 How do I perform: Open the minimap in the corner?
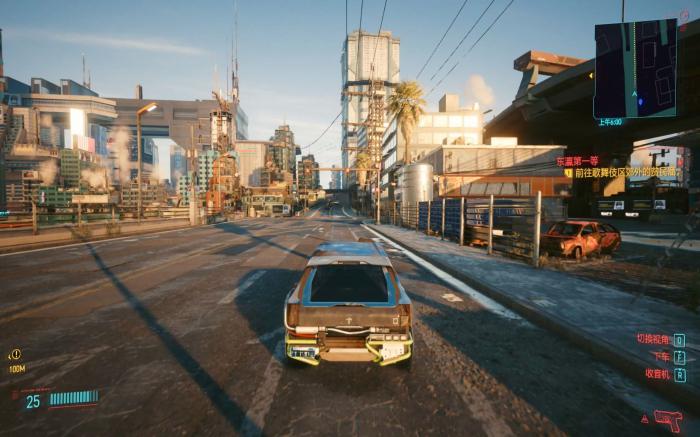click(x=635, y=68)
